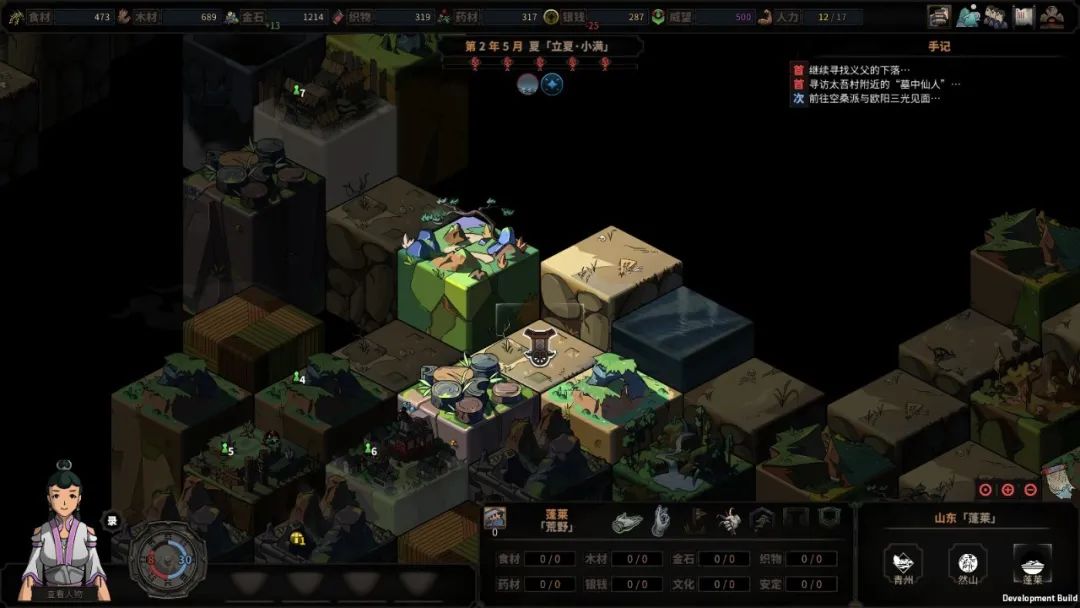Open the pavilion gate icon

(1052, 16)
